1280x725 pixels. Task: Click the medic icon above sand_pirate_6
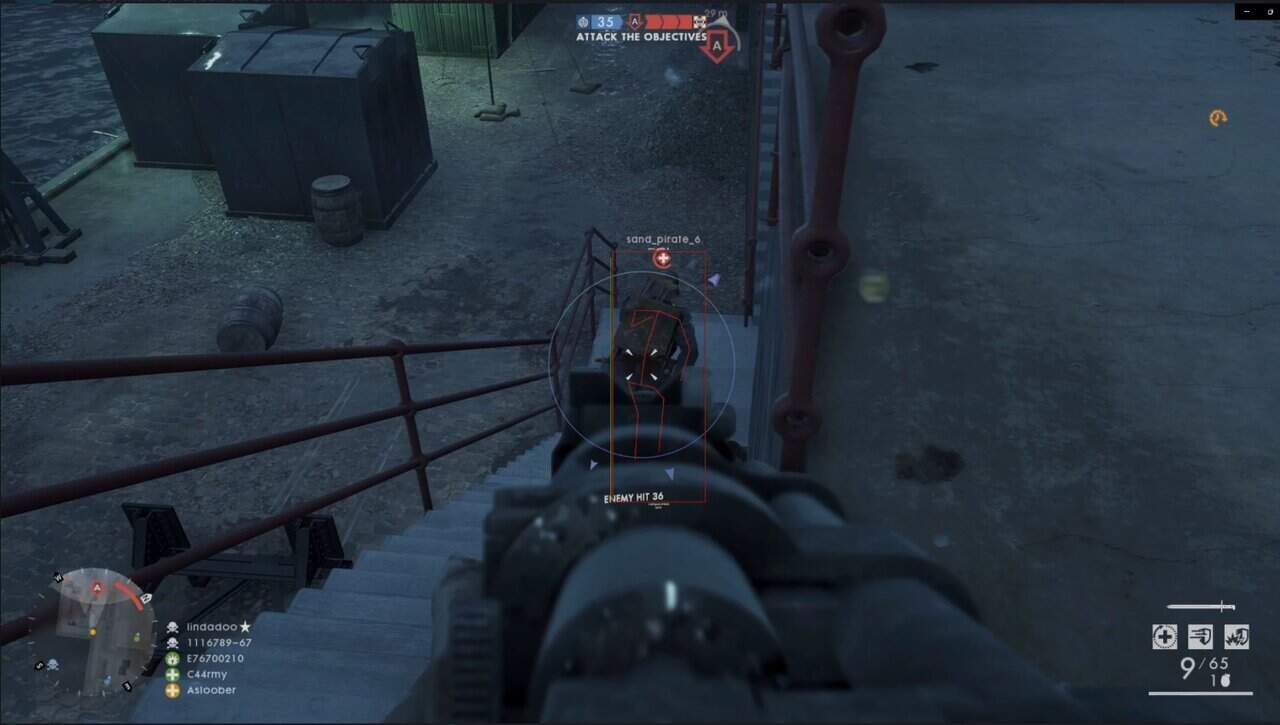[x=662, y=259]
